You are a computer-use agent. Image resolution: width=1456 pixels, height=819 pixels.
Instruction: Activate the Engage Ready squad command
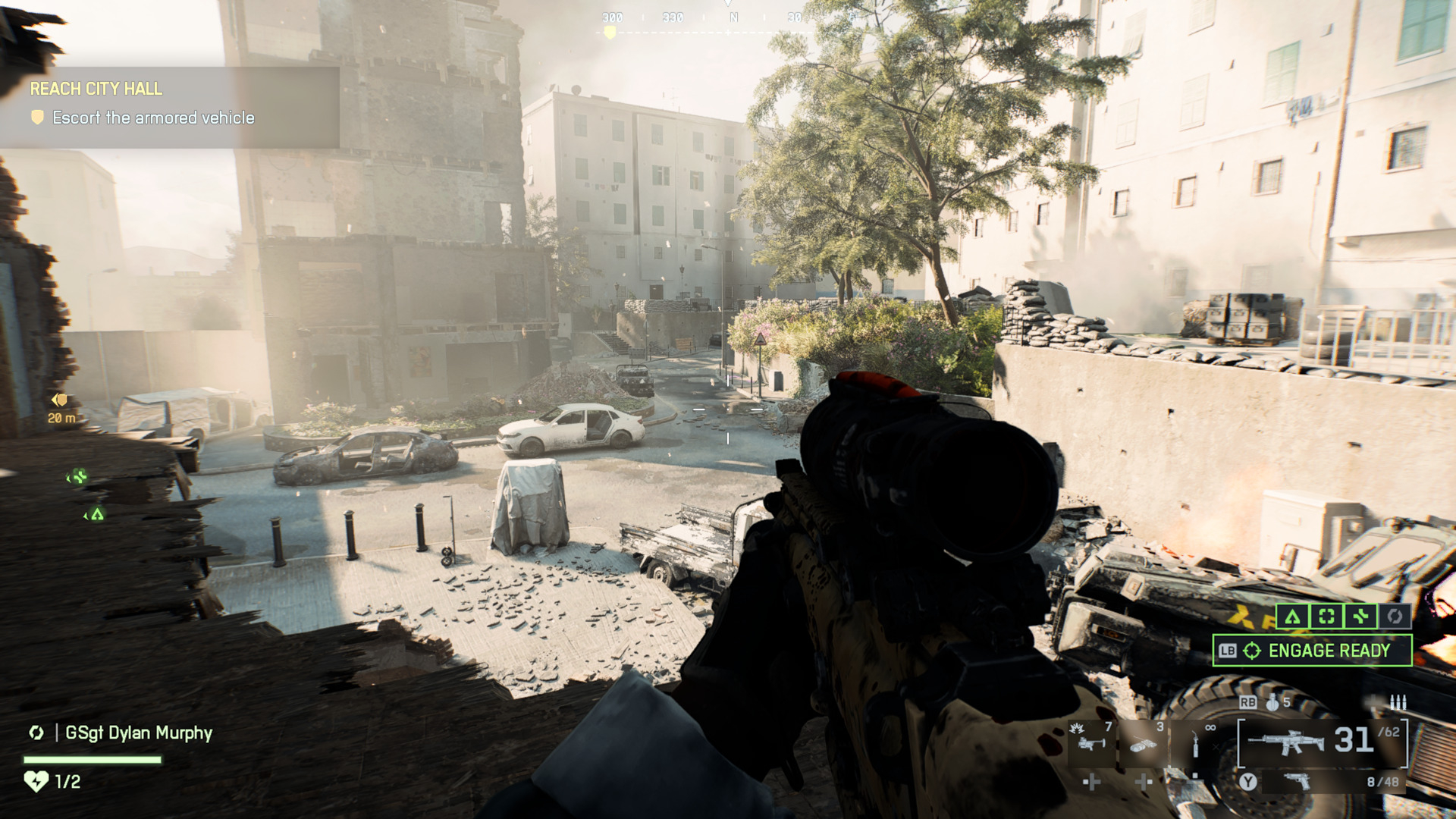1312,651
